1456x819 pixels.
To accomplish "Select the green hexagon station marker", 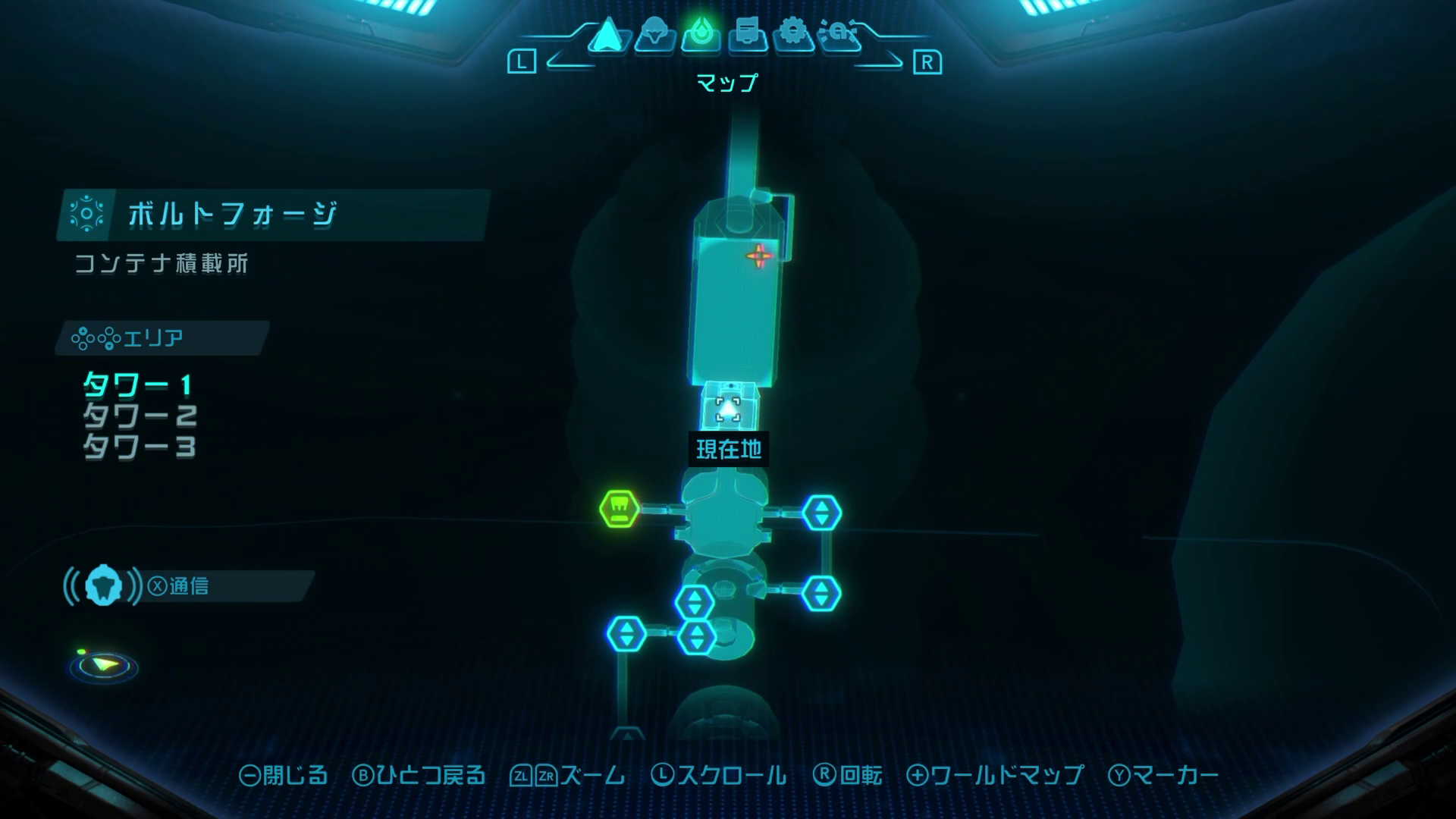I will tap(620, 509).
